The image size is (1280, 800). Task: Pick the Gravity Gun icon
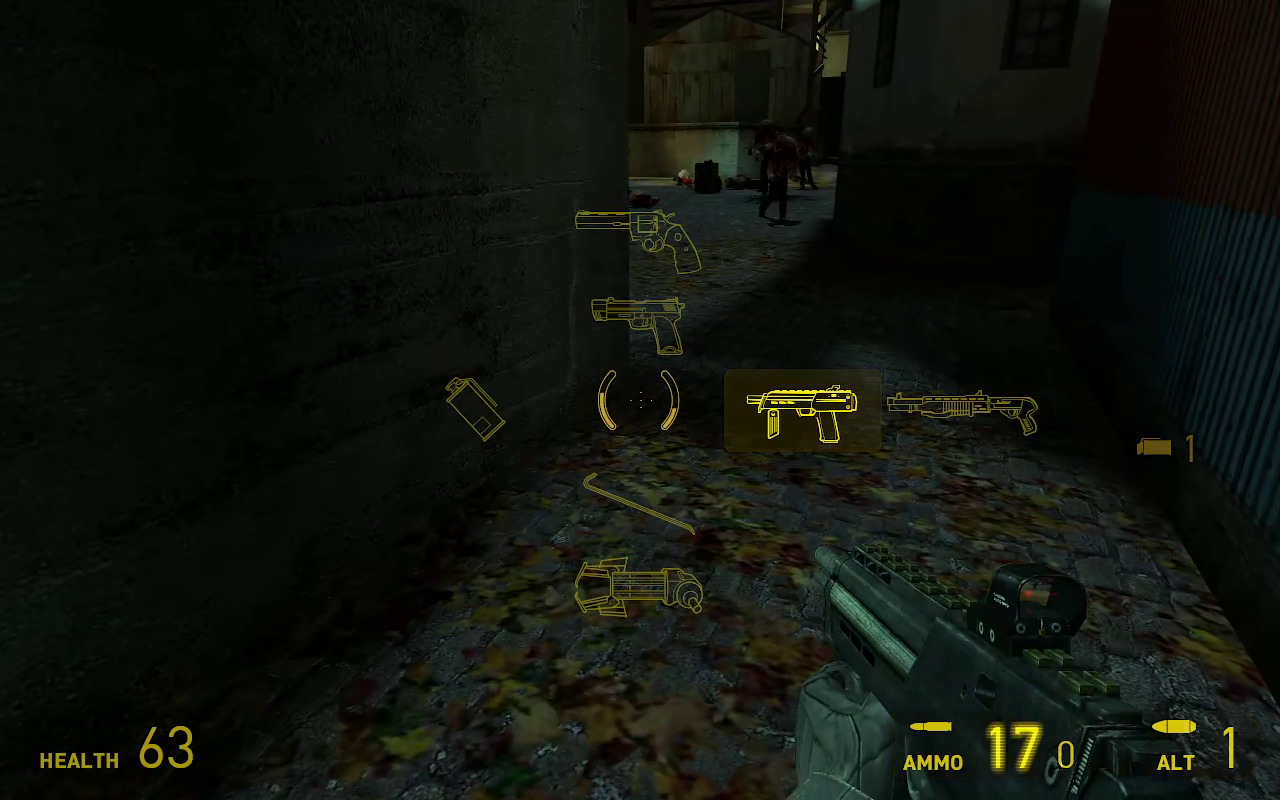coord(640,585)
